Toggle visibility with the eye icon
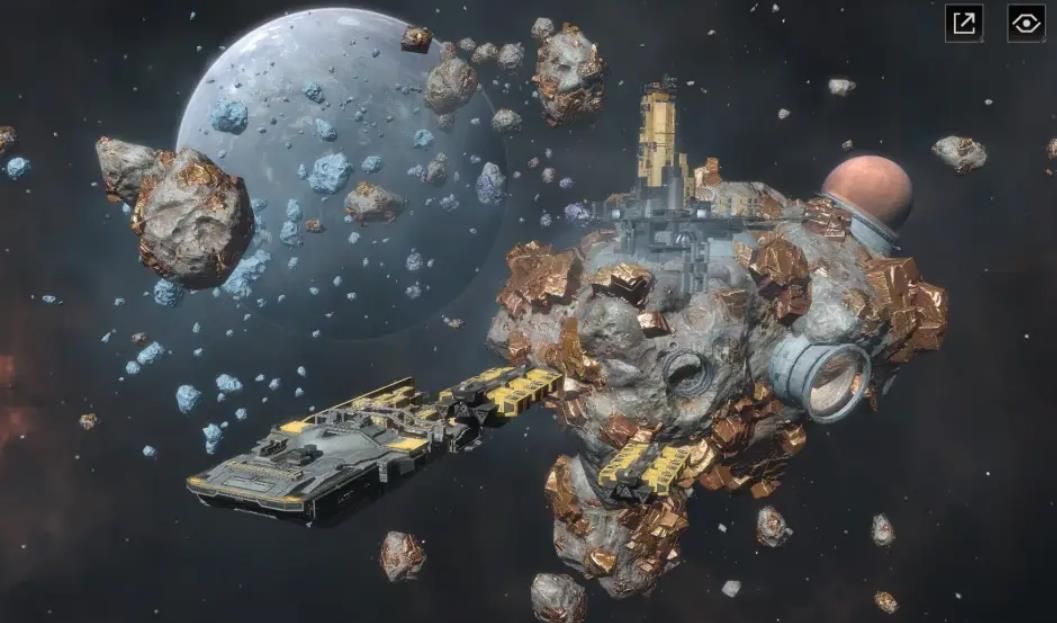Image resolution: width=1057 pixels, height=623 pixels. (1026, 23)
